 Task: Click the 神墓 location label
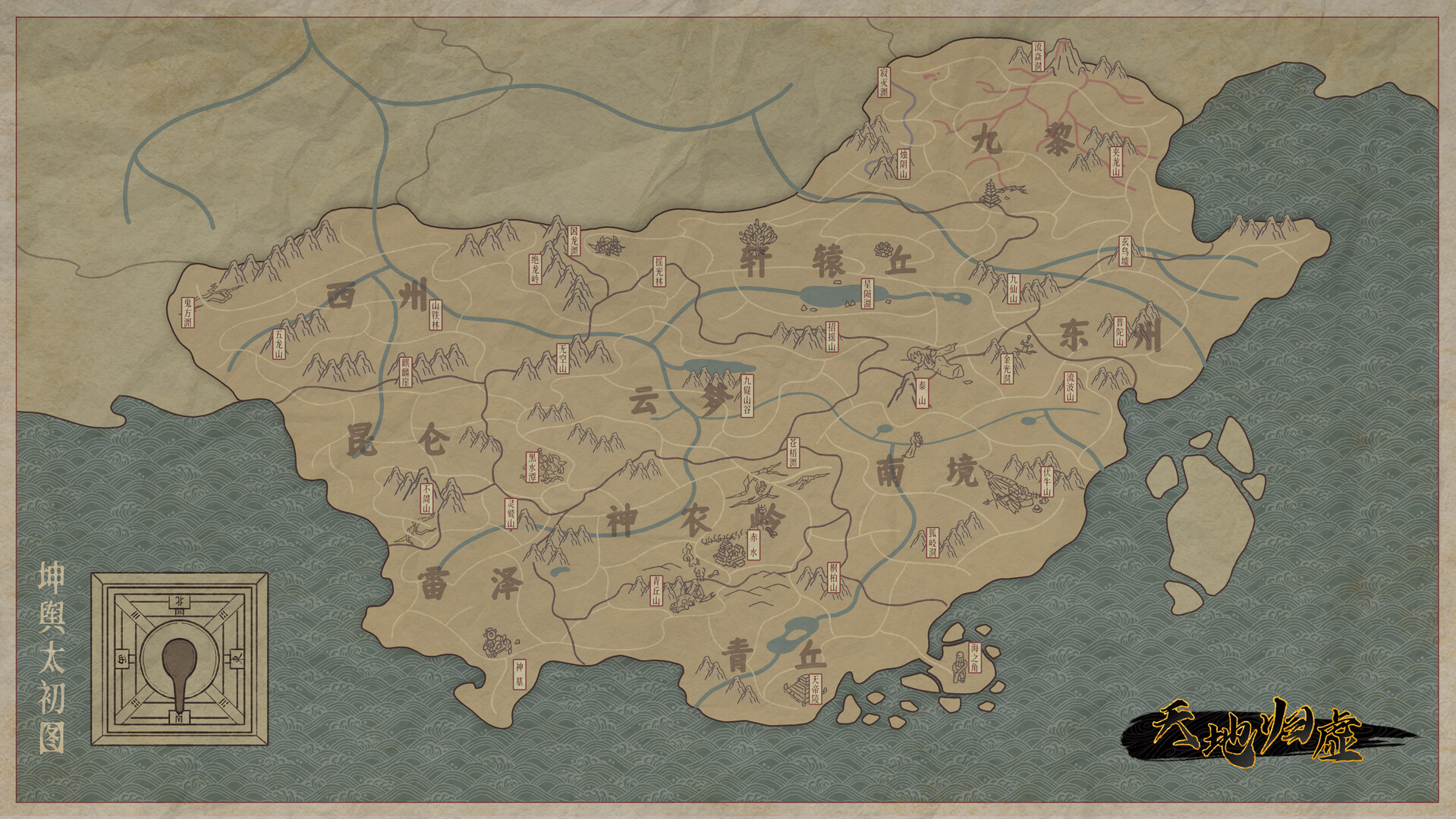pyautogui.click(x=519, y=673)
